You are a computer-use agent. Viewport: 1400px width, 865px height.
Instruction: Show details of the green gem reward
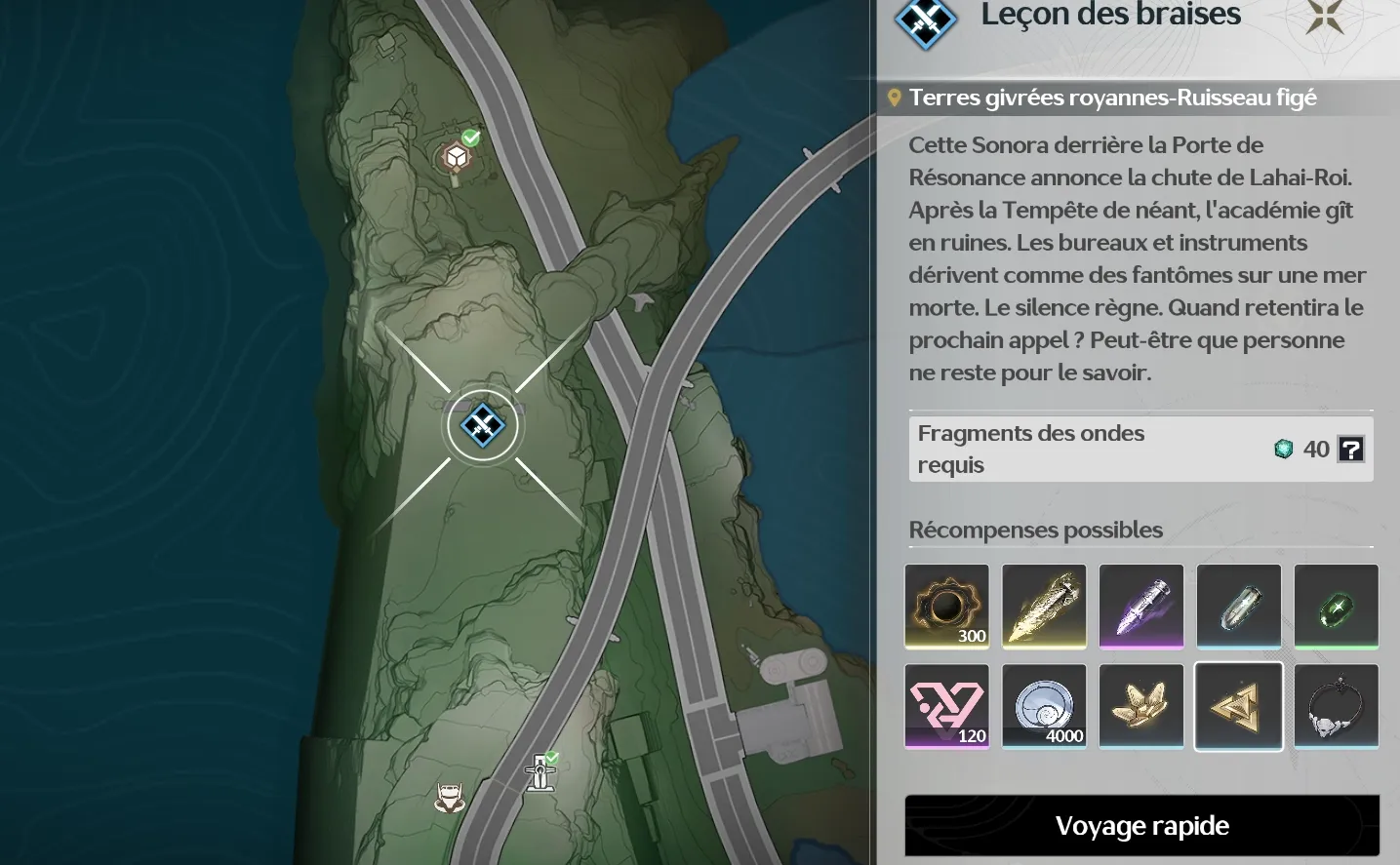[x=1336, y=606]
